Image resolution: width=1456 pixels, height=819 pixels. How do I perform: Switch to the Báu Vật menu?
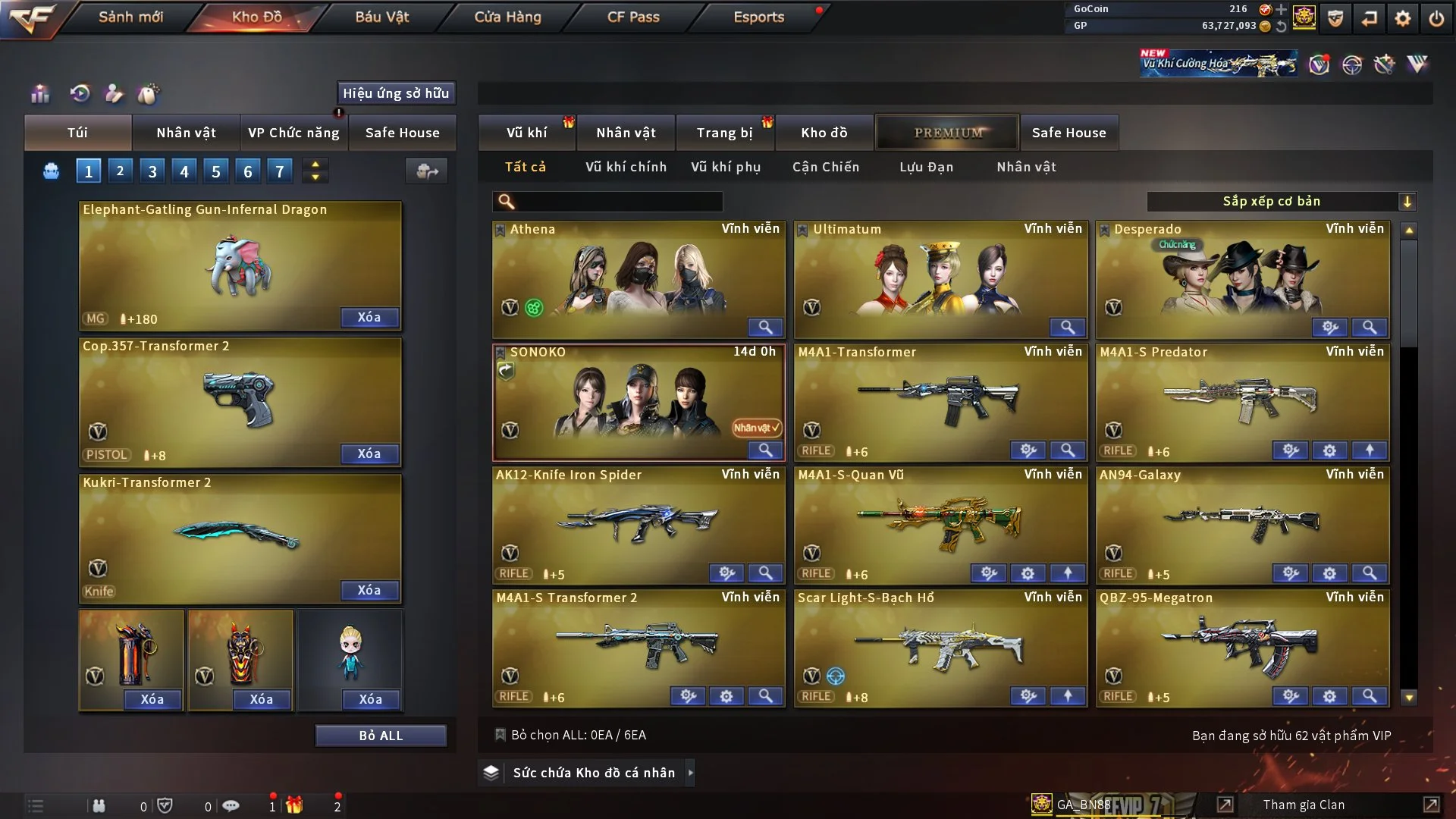[381, 17]
